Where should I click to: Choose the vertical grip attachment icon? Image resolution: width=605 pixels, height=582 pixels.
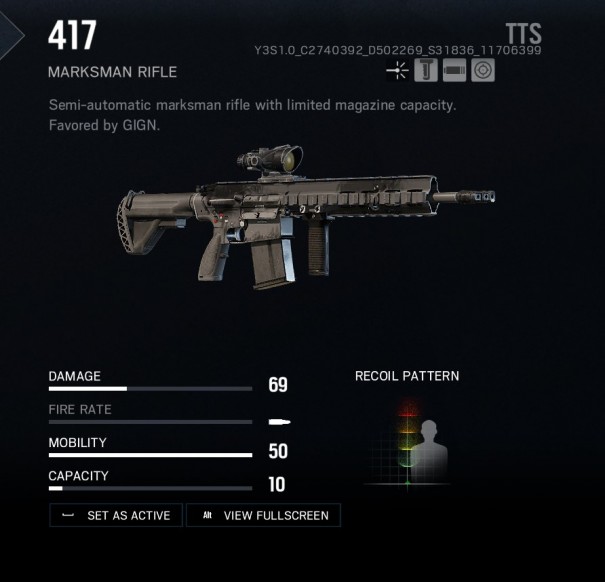tap(425, 70)
